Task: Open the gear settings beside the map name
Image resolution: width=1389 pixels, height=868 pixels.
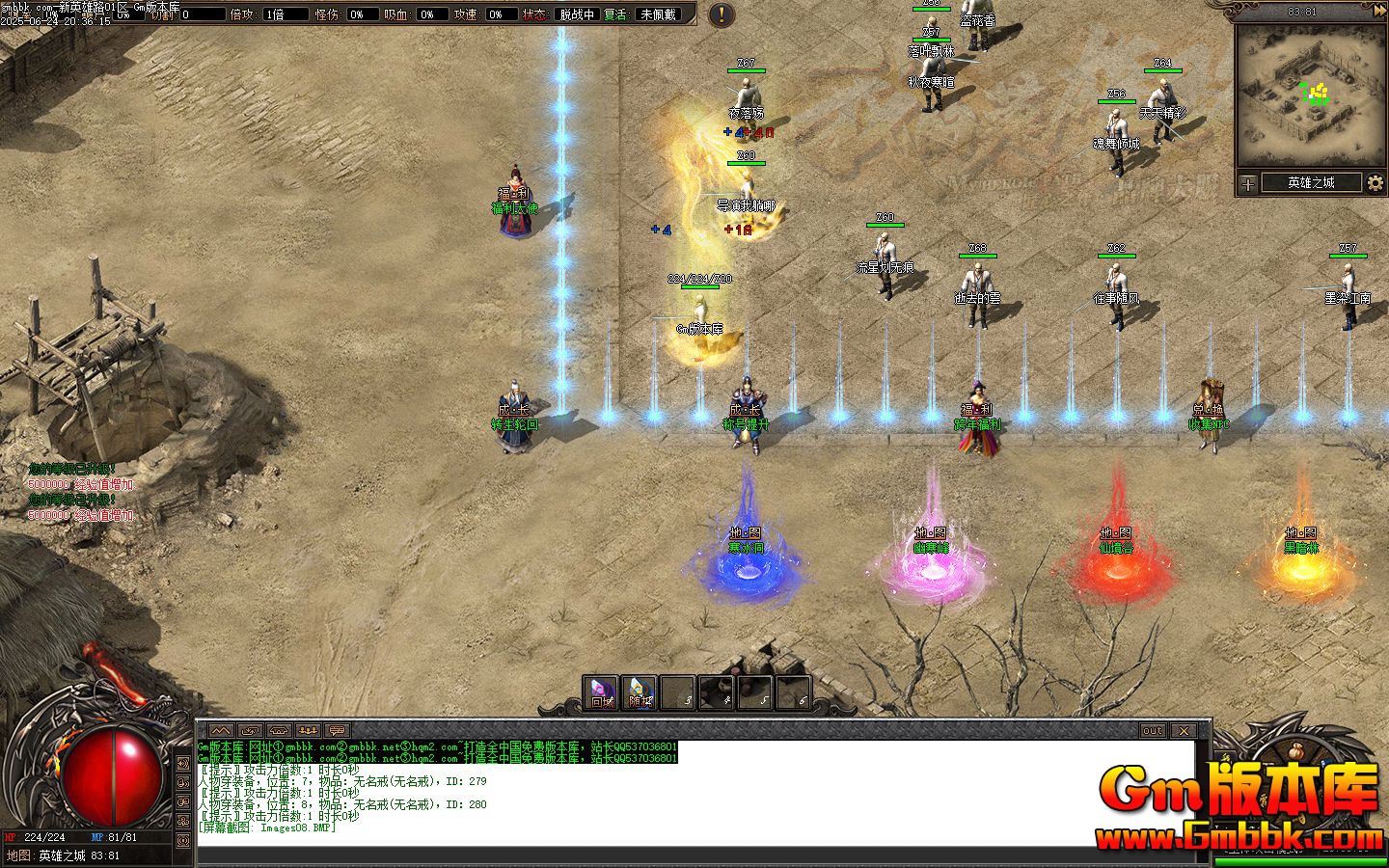Action: (1375, 182)
